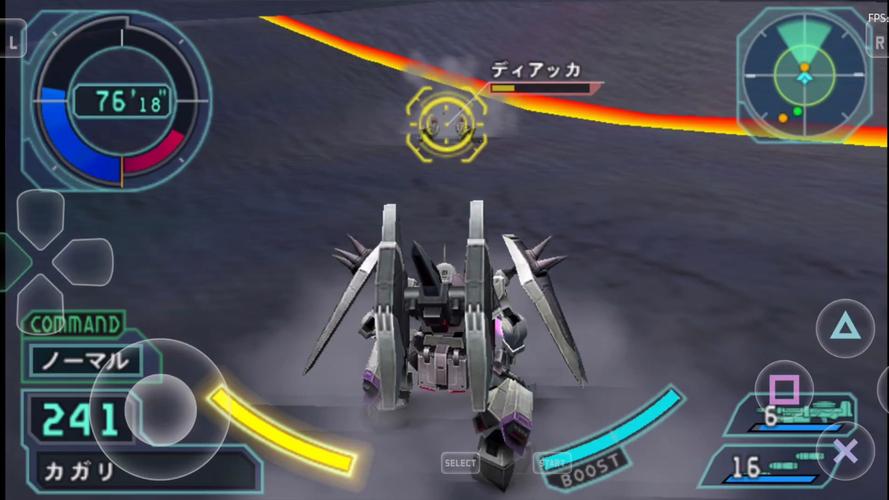Select the ノーマル command panel
The width and height of the screenshot is (889, 500).
[84, 360]
